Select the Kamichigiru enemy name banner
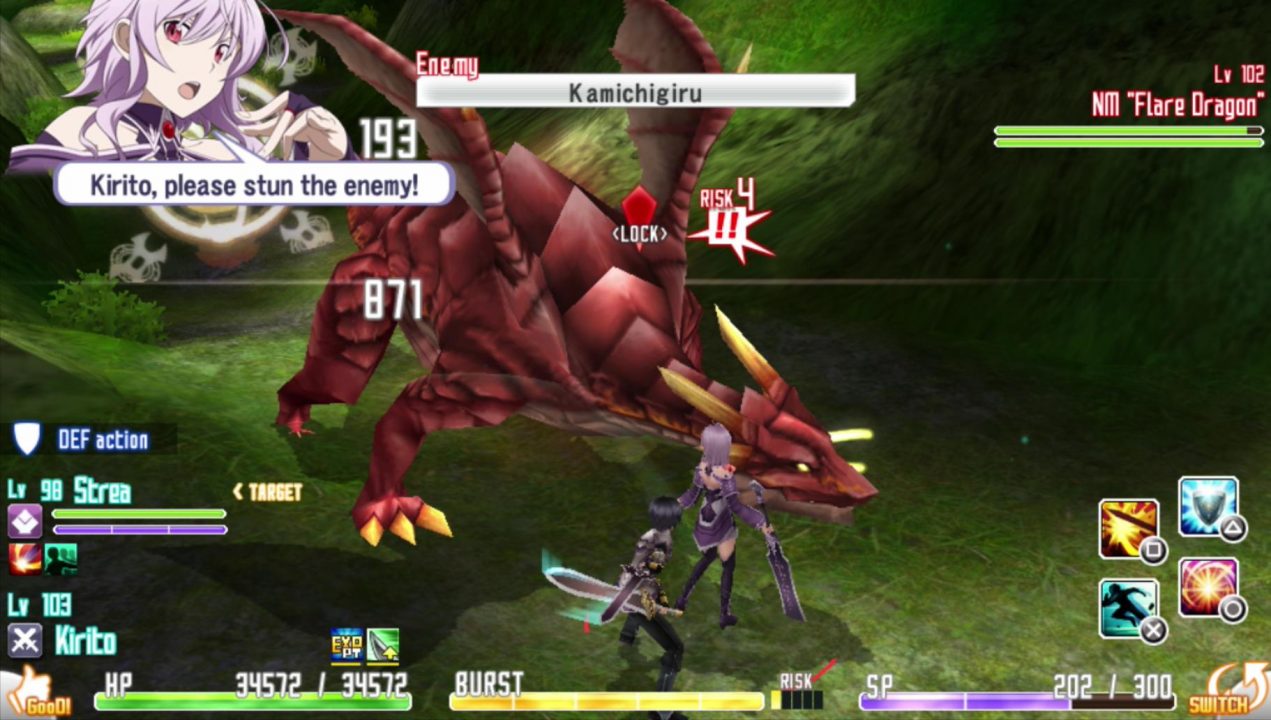The height and width of the screenshot is (720, 1271). pyautogui.click(x=635, y=92)
